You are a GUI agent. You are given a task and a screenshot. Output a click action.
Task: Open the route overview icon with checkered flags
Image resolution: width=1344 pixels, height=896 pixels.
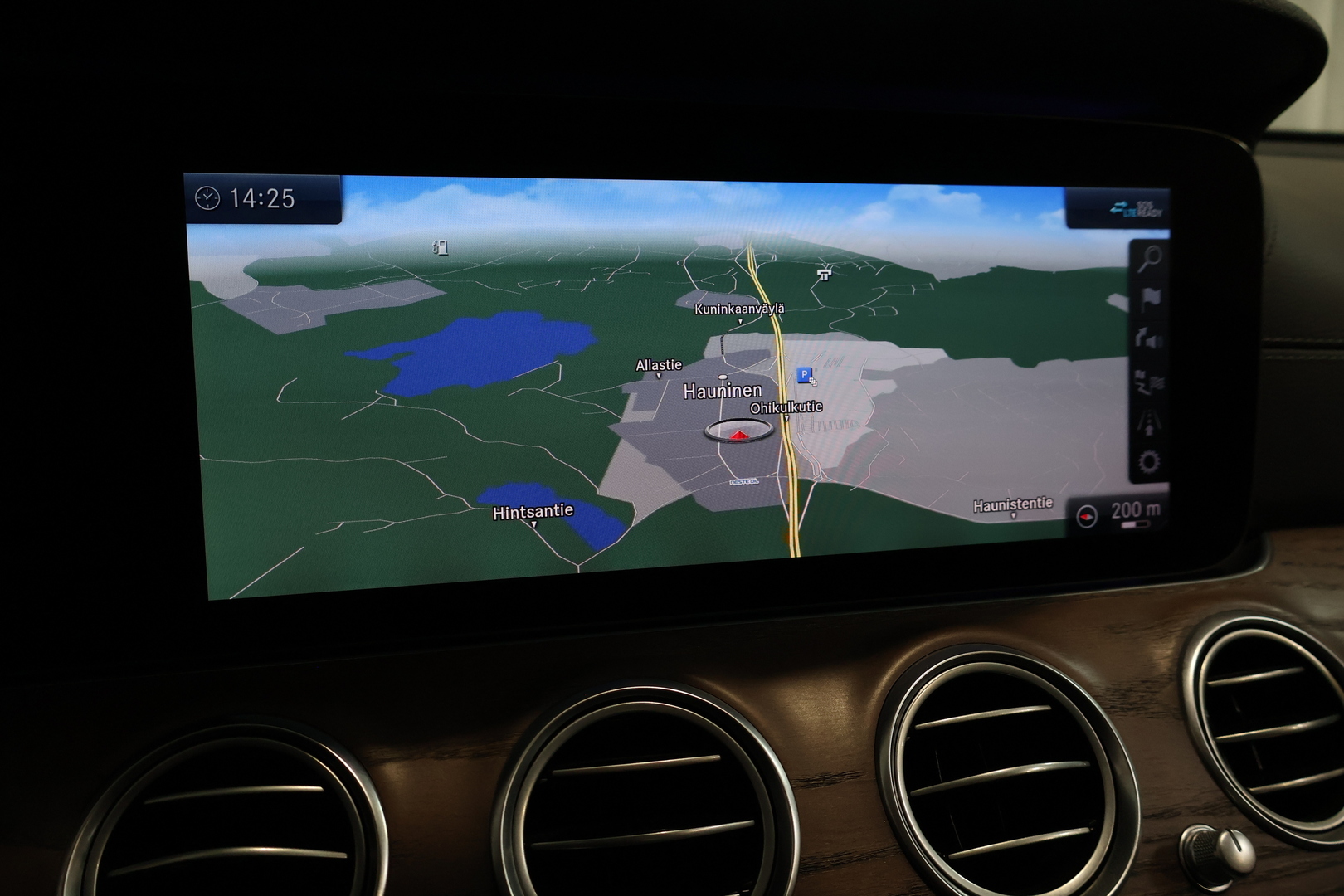tap(1149, 382)
